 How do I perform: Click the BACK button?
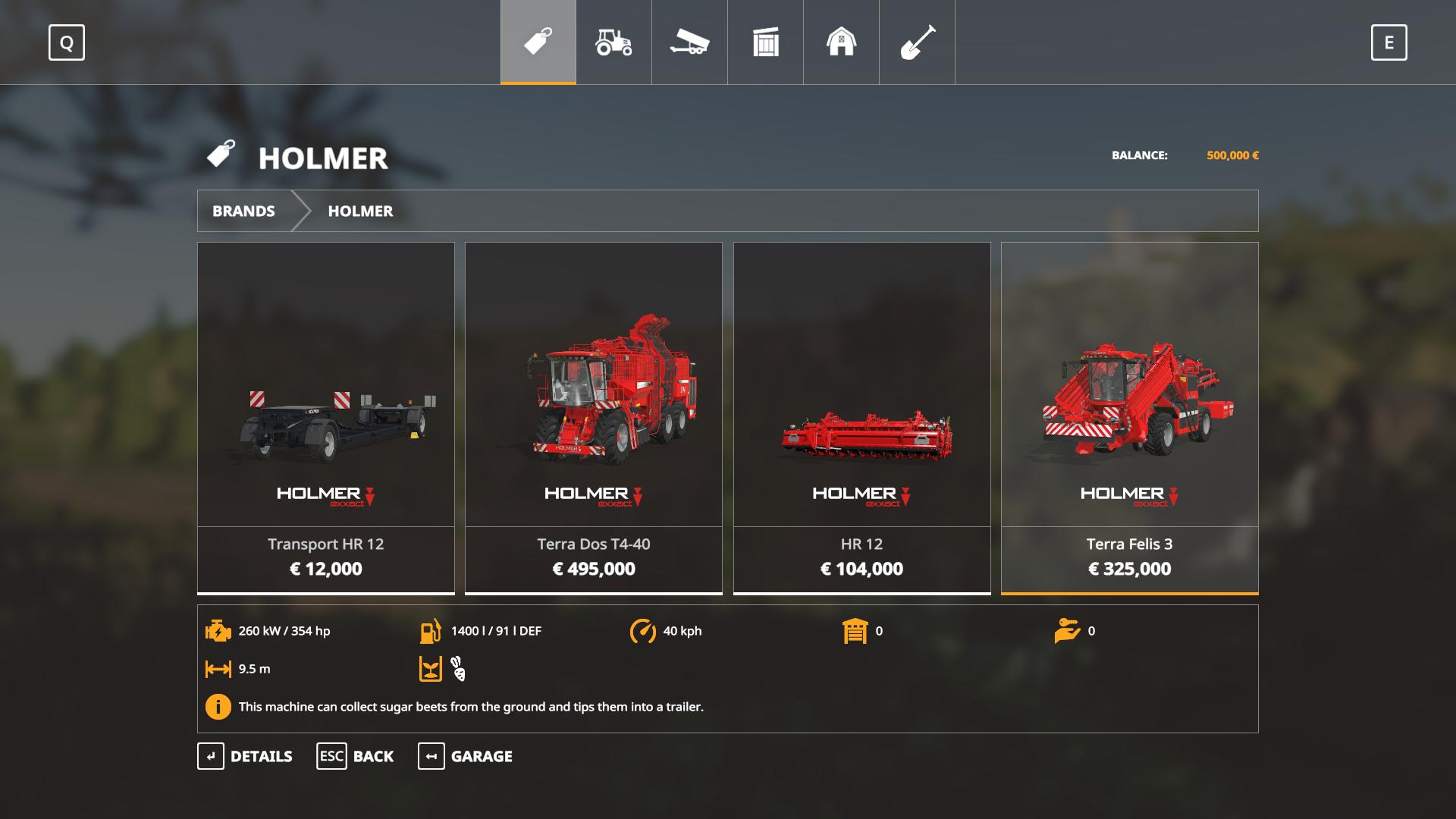355,756
